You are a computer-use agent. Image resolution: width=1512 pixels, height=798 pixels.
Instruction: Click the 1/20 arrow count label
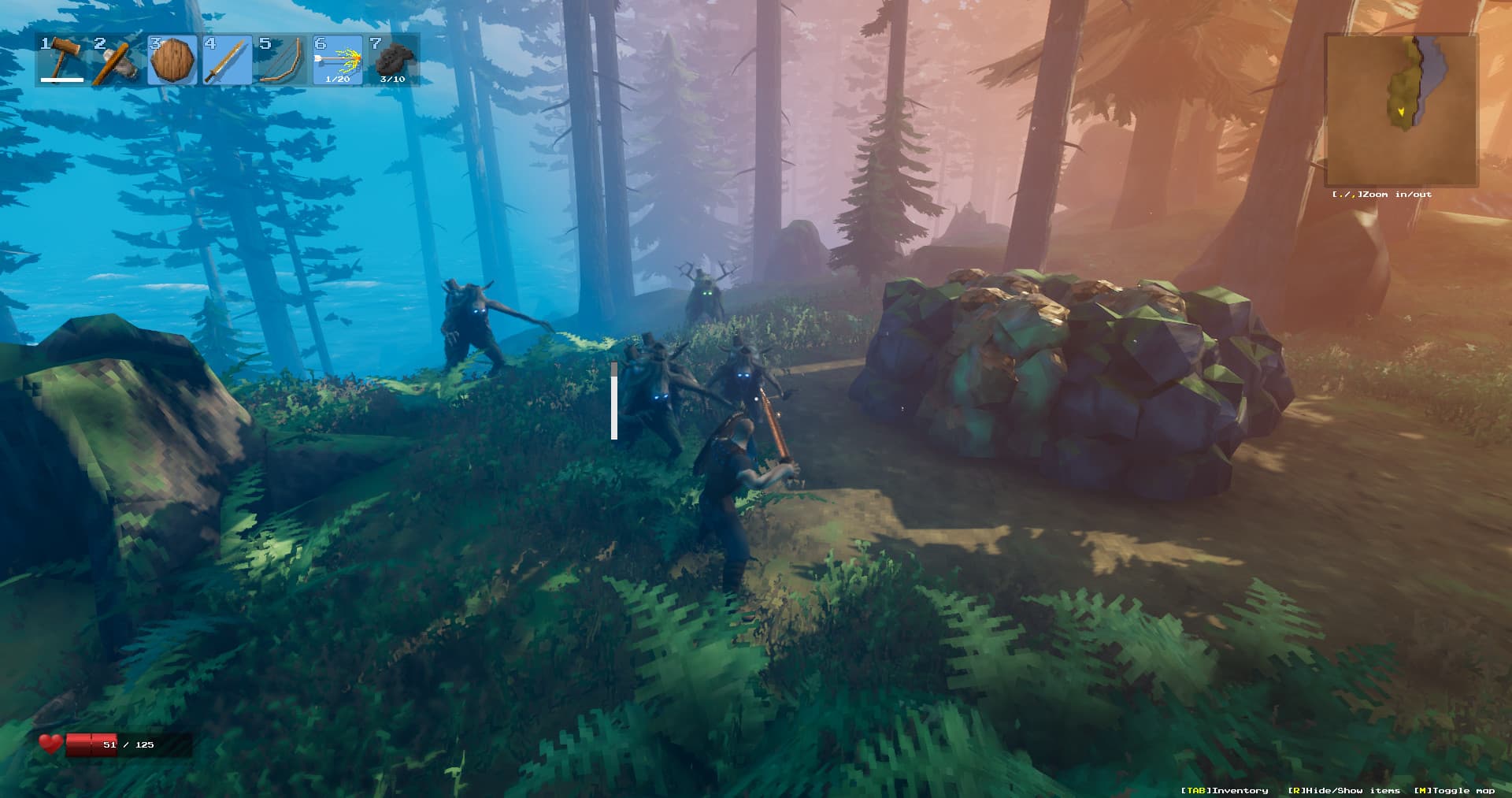338,80
